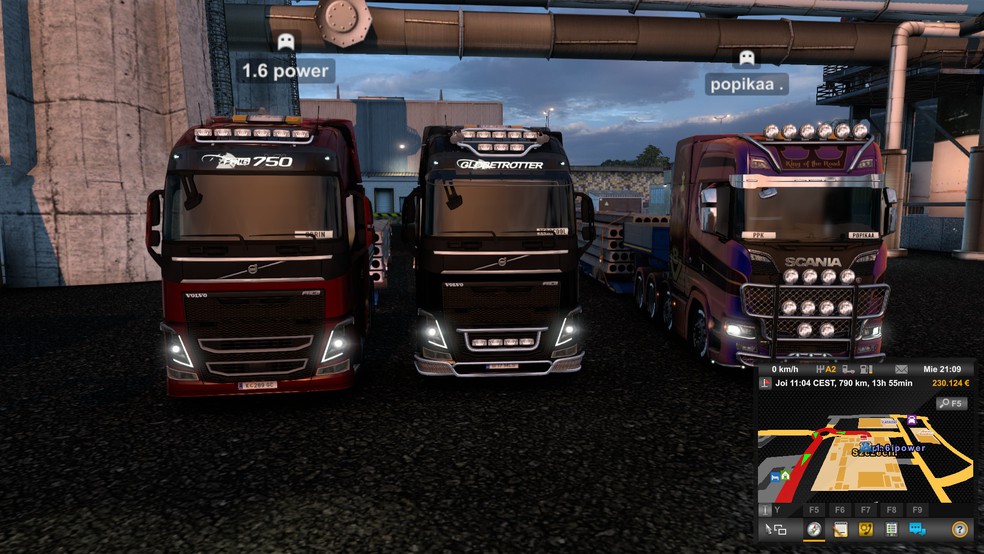984x554 pixels.
Task: Click the question mark help button
Action: coord(959,529)
